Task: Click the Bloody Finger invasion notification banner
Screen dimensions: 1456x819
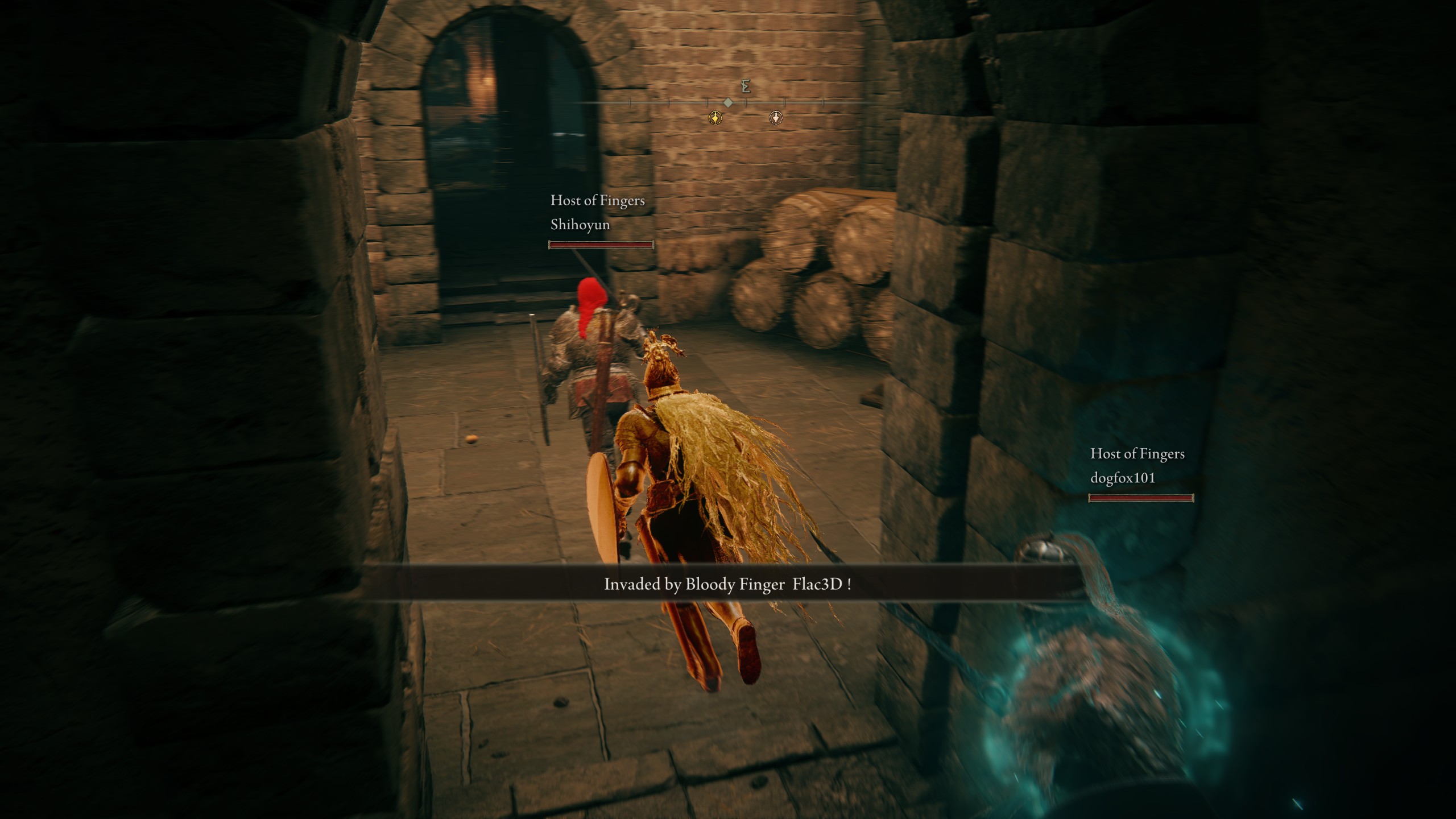Action: tap(727, 584)
